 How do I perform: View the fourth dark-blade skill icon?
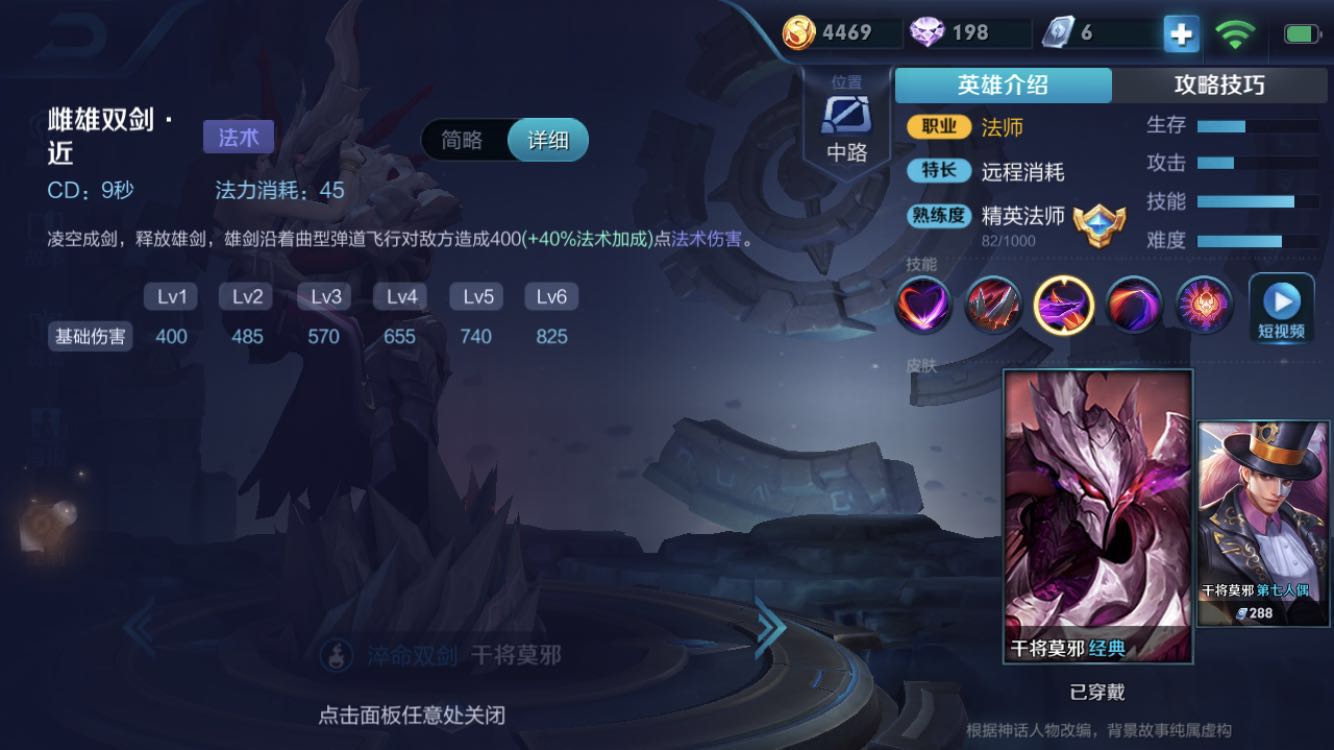click(1135, 303)
